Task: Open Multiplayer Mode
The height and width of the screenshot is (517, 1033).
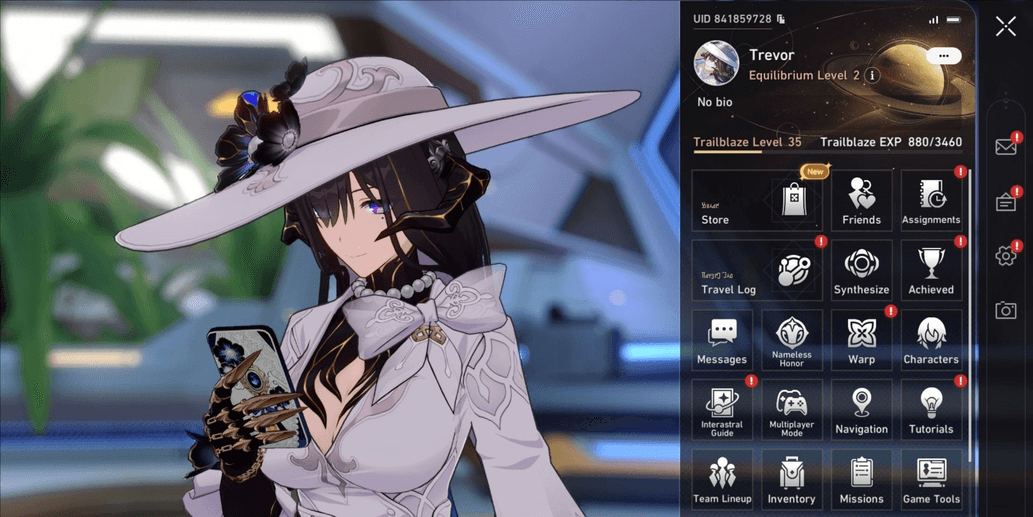Action: [792, 411]
